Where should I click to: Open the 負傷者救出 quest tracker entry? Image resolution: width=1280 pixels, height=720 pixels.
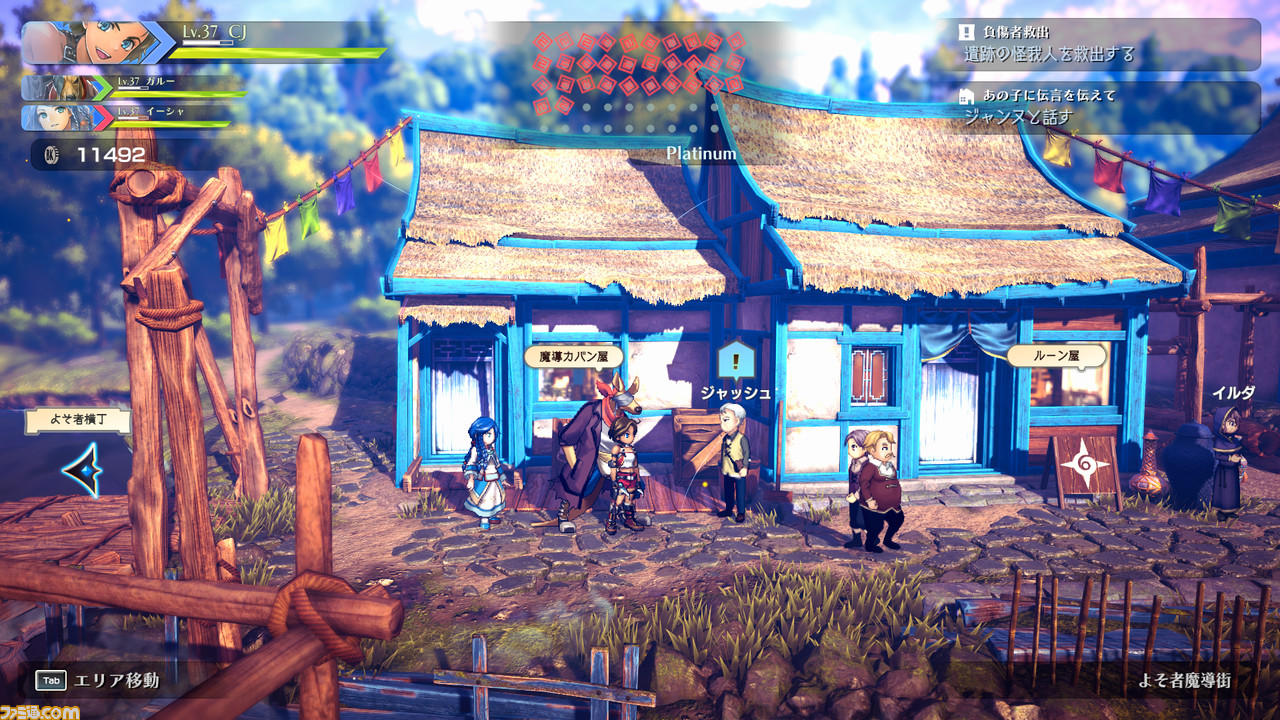click(1105, 44)
